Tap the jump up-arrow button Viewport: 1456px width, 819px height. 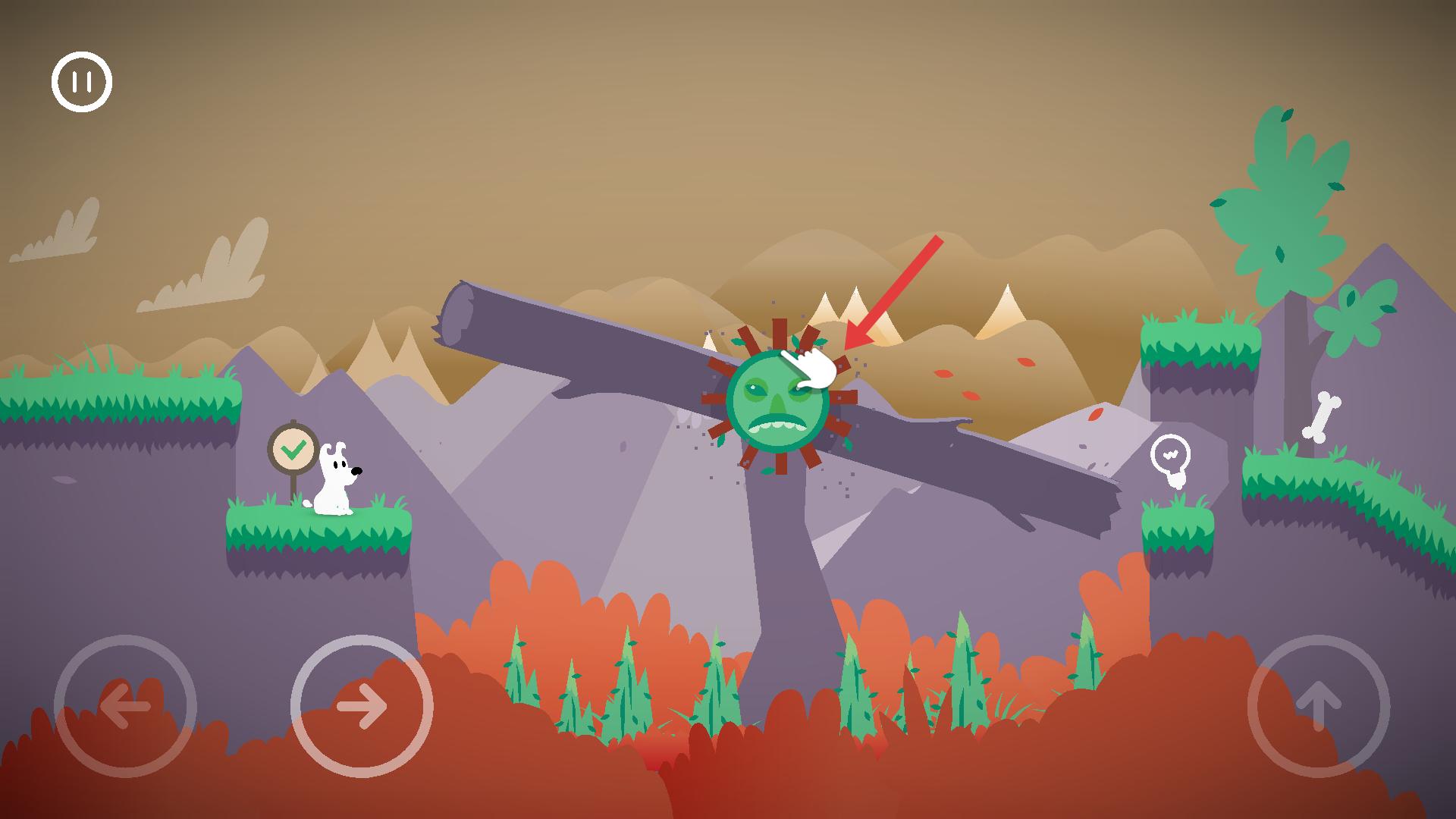(x=1318, y=706)
